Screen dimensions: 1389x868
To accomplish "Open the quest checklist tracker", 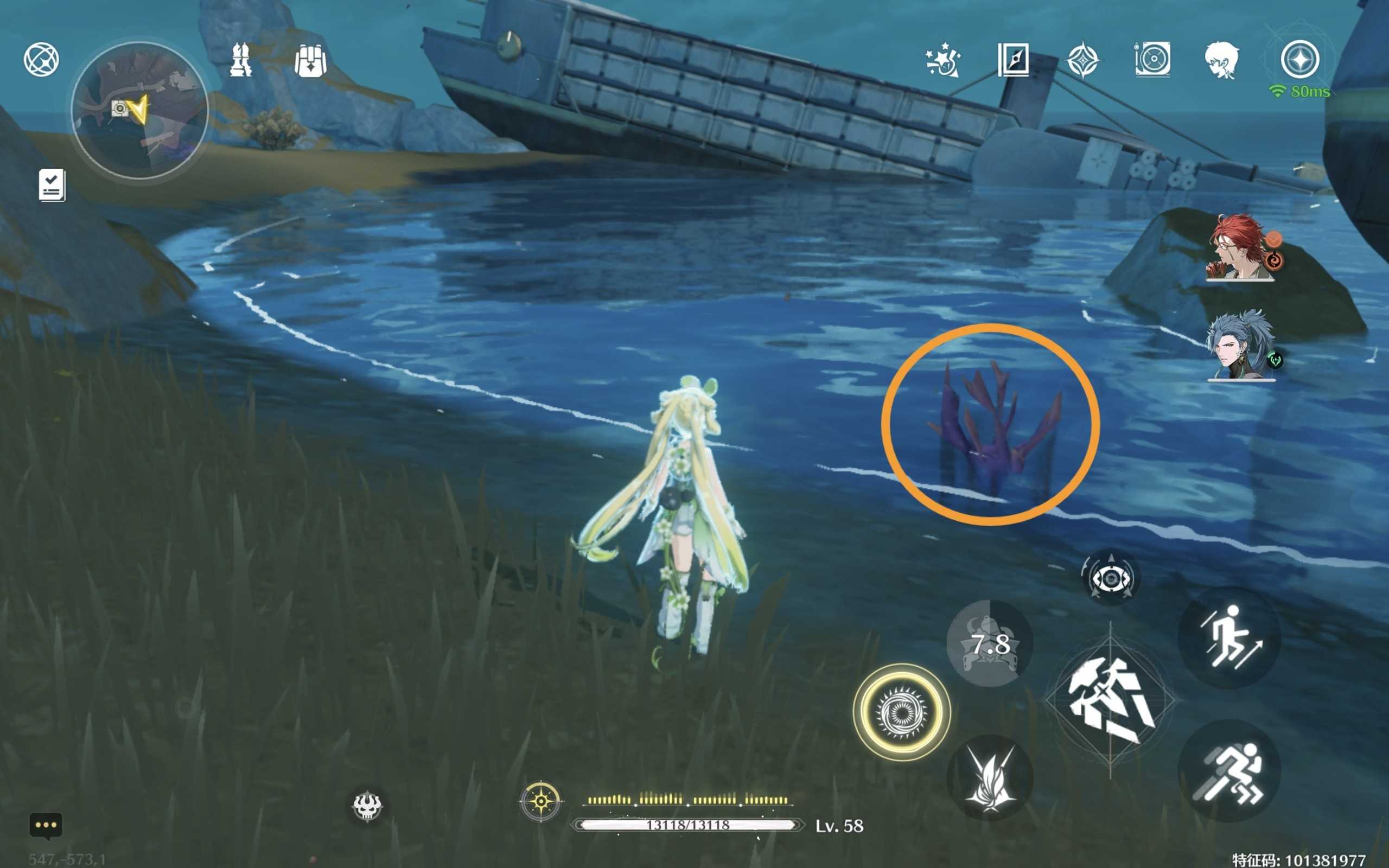I will [x=52, y=185].
